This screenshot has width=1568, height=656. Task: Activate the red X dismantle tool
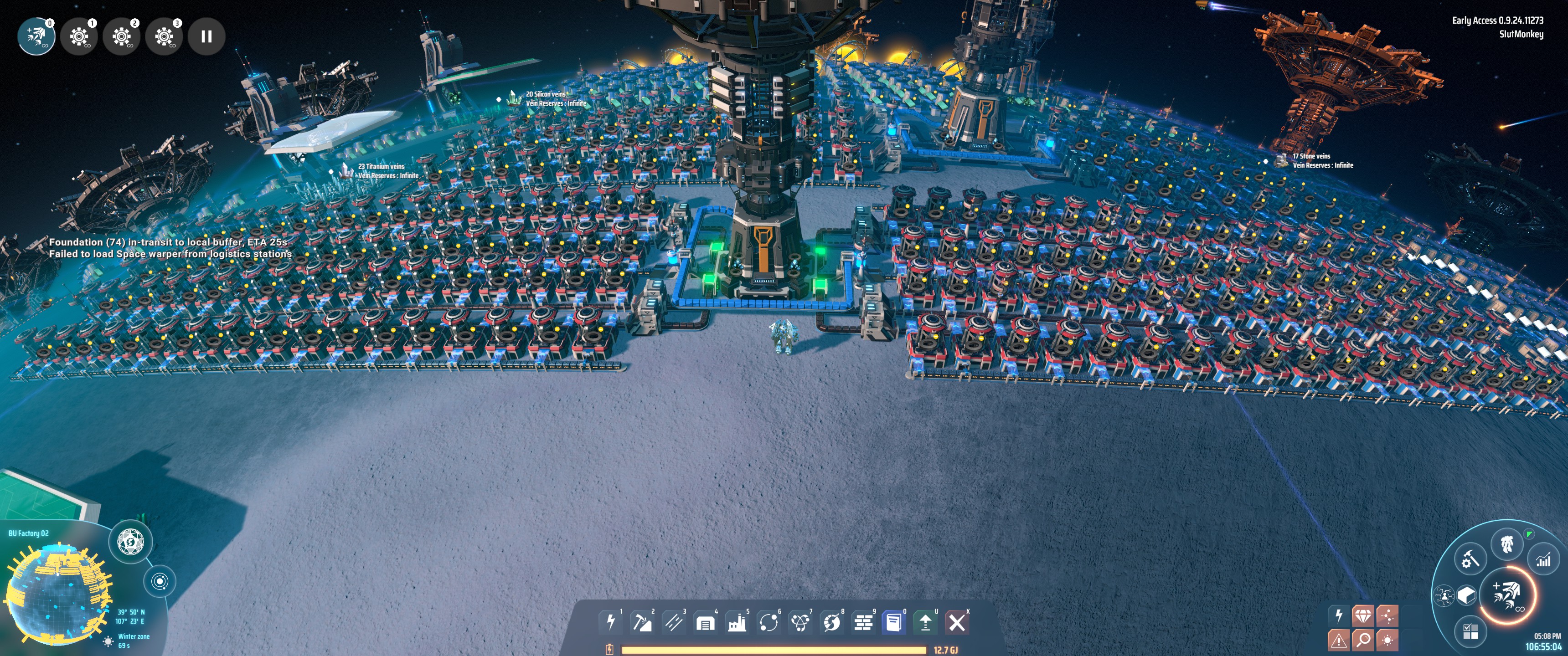957,622
